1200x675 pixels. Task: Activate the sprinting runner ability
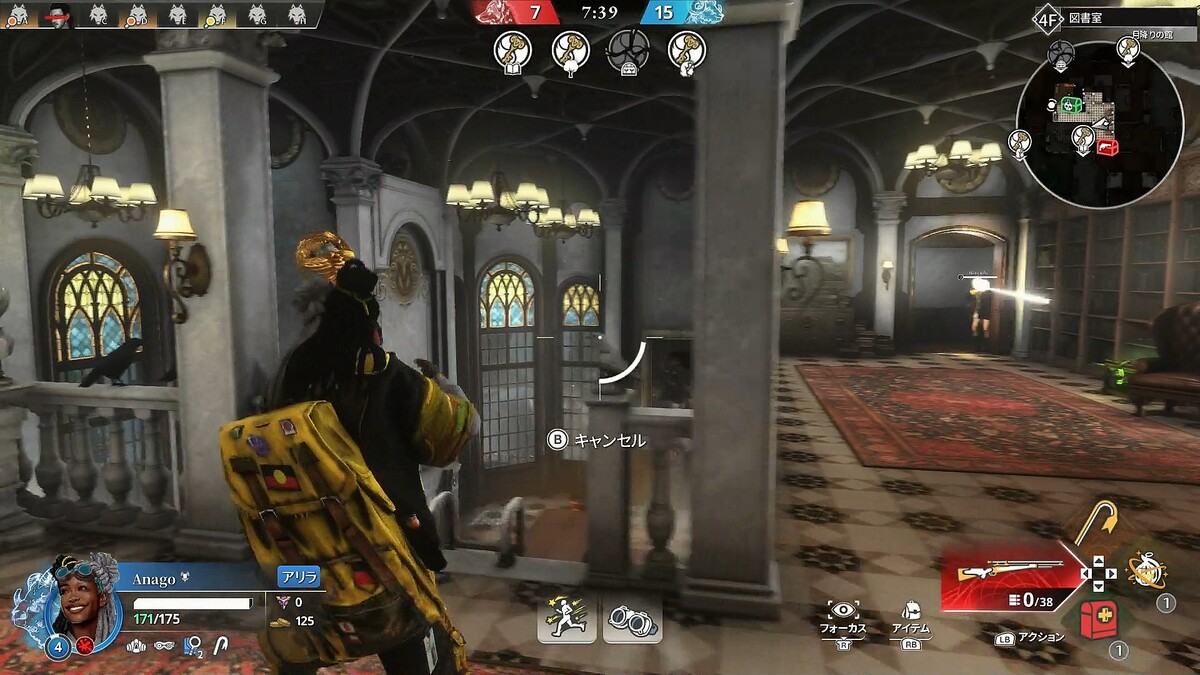coord(567,617)
